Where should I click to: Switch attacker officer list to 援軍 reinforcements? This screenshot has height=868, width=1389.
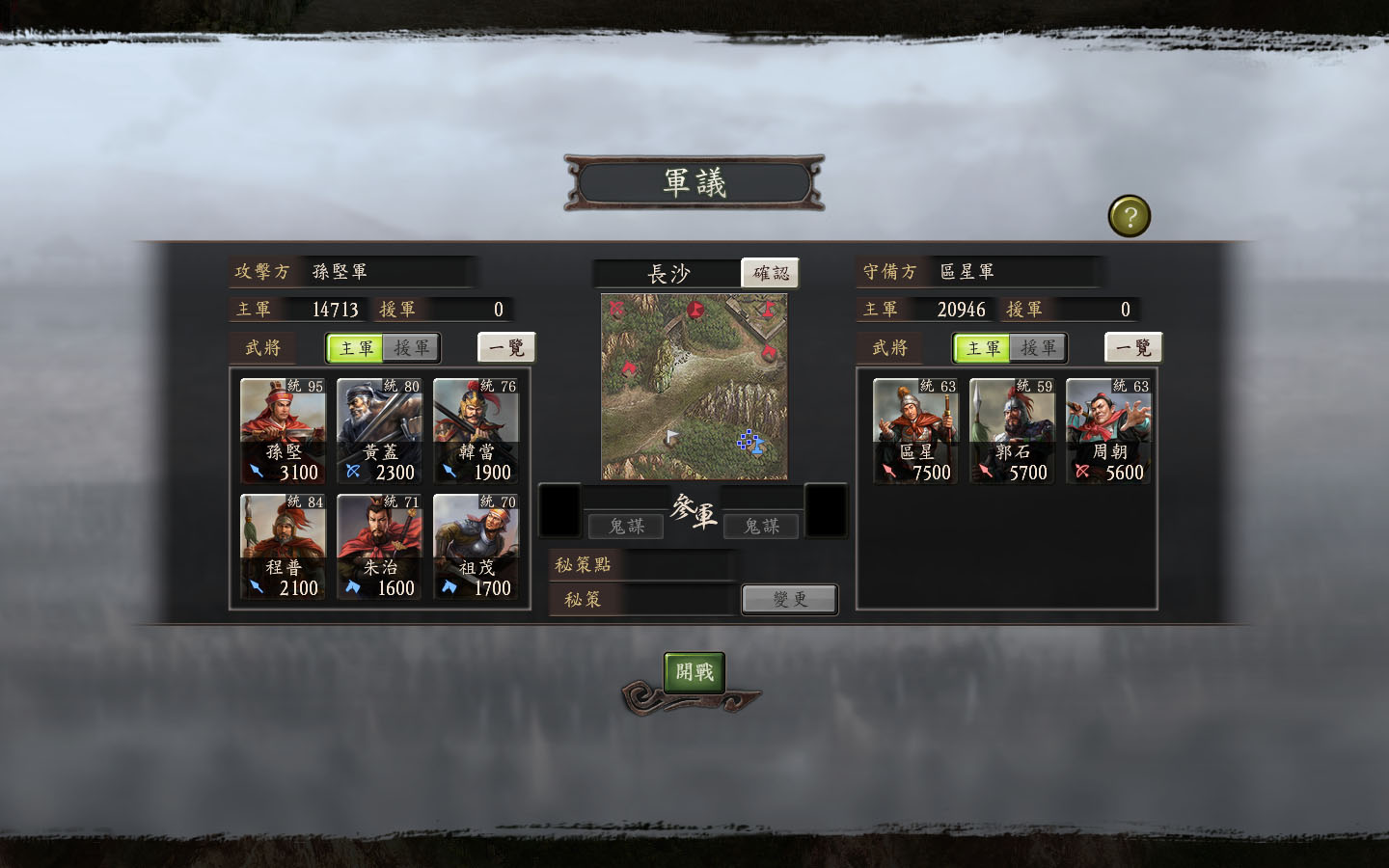point(412,348)
